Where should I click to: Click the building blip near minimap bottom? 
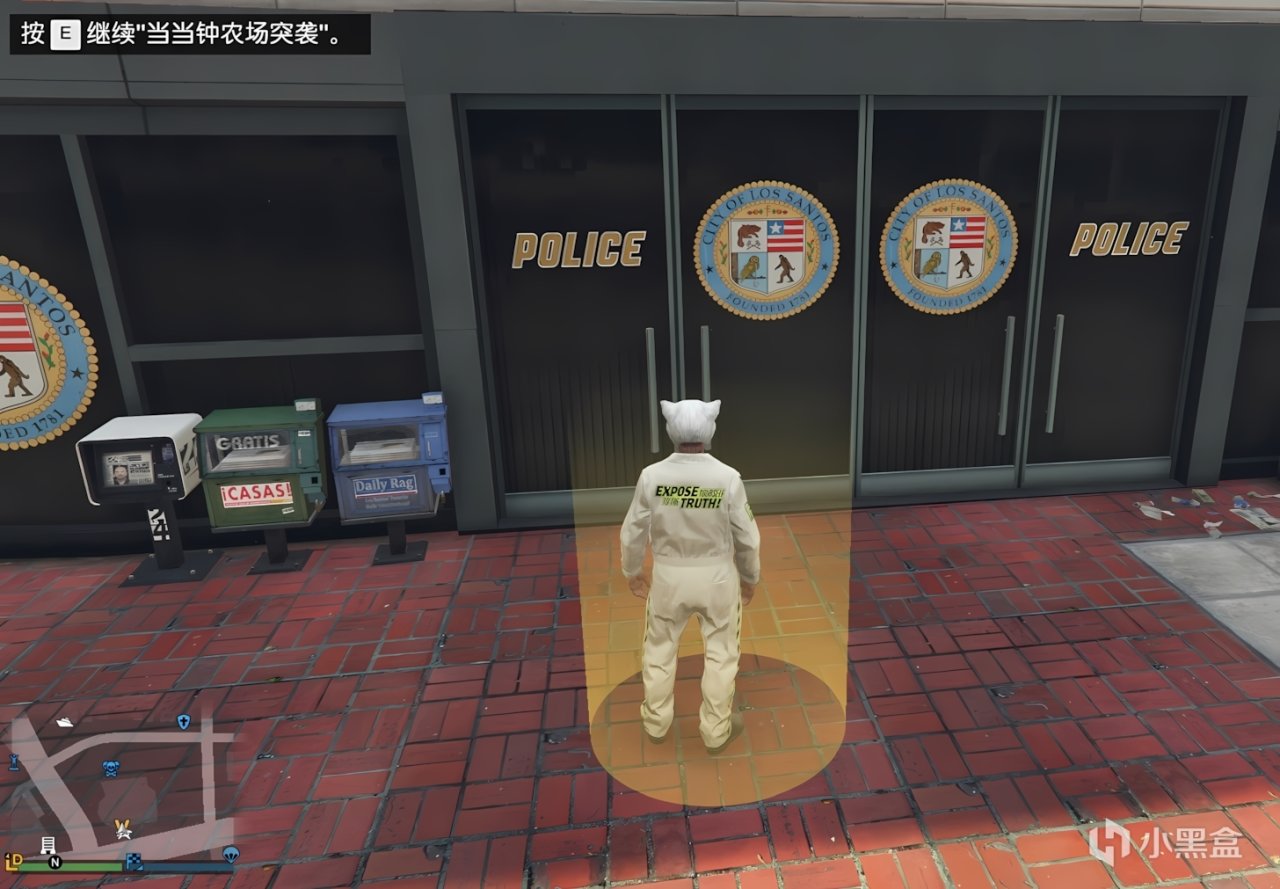pos(49,845)
